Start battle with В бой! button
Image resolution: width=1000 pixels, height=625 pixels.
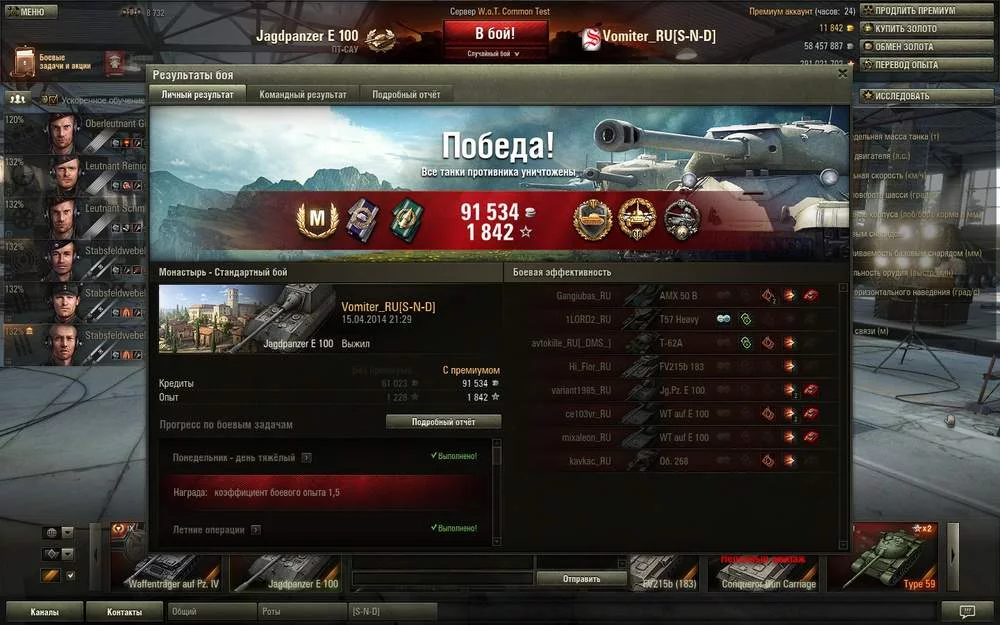496,35
